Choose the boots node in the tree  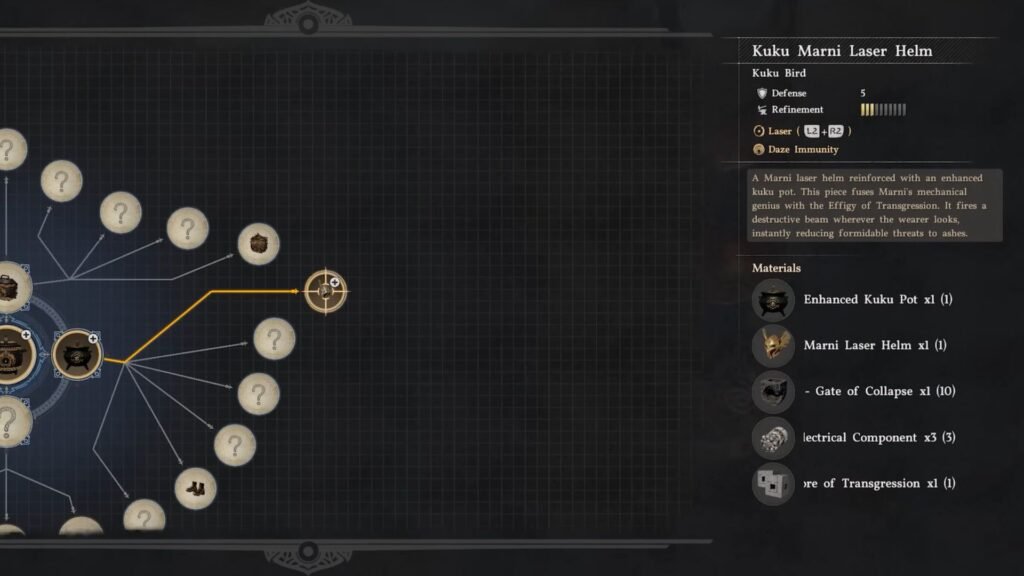196,489
